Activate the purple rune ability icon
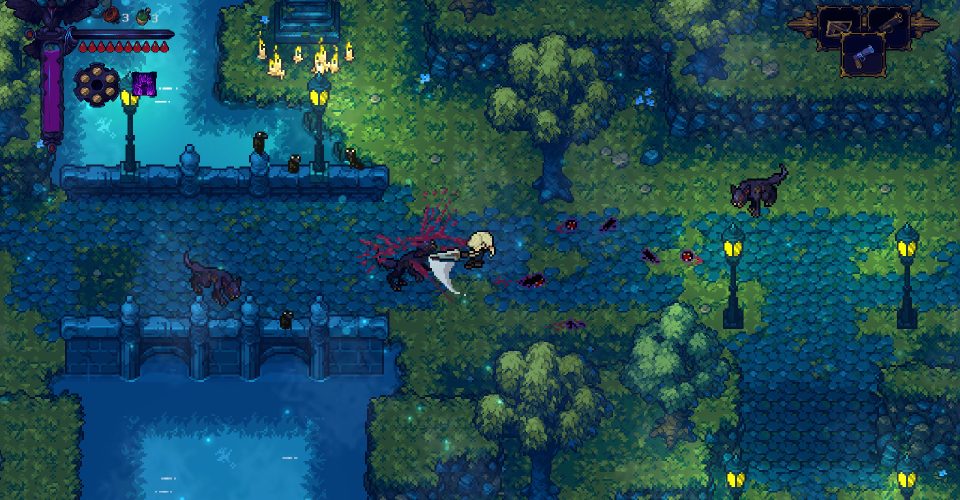The width and height of the screenshot is (960, 500). pyautogui.click(x=144, y=84)
